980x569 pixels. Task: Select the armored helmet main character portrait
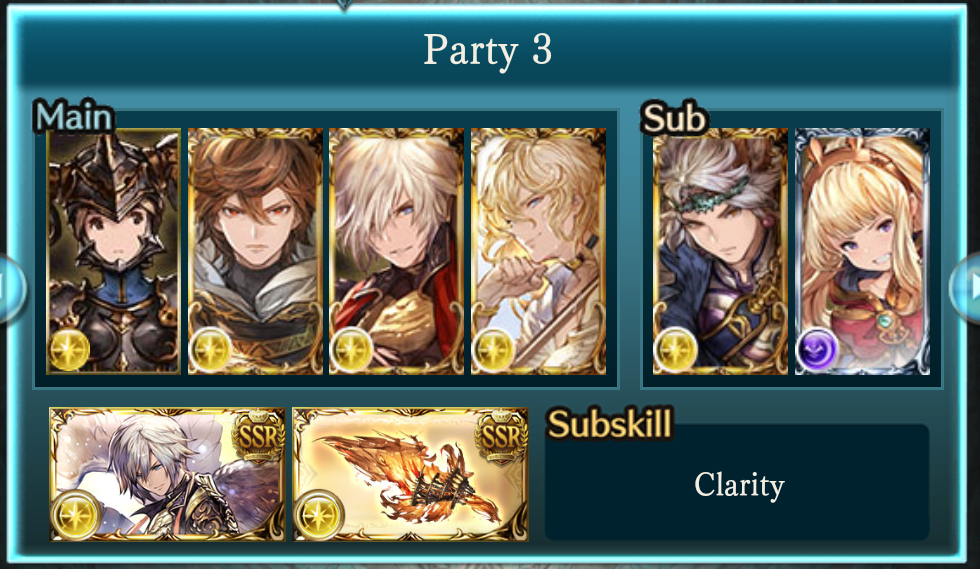pyautogui.click(x=113, y=251)
